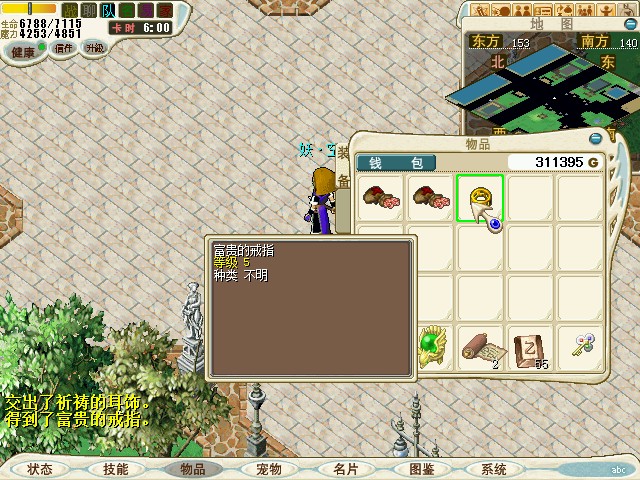Open the 图鉴 encyclopedia menu

coord(421,469)
